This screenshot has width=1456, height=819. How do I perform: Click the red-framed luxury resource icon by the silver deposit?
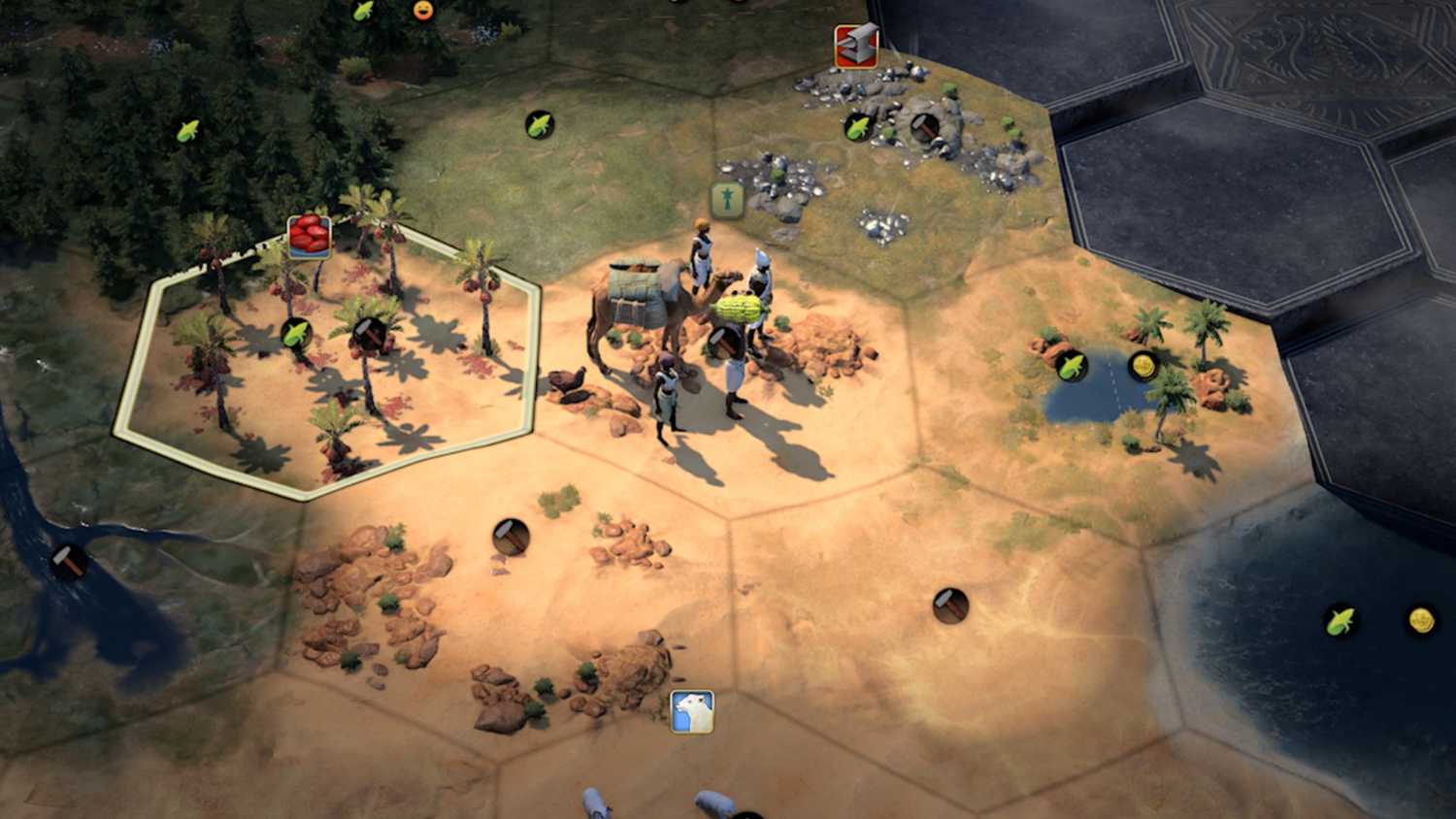855,43
